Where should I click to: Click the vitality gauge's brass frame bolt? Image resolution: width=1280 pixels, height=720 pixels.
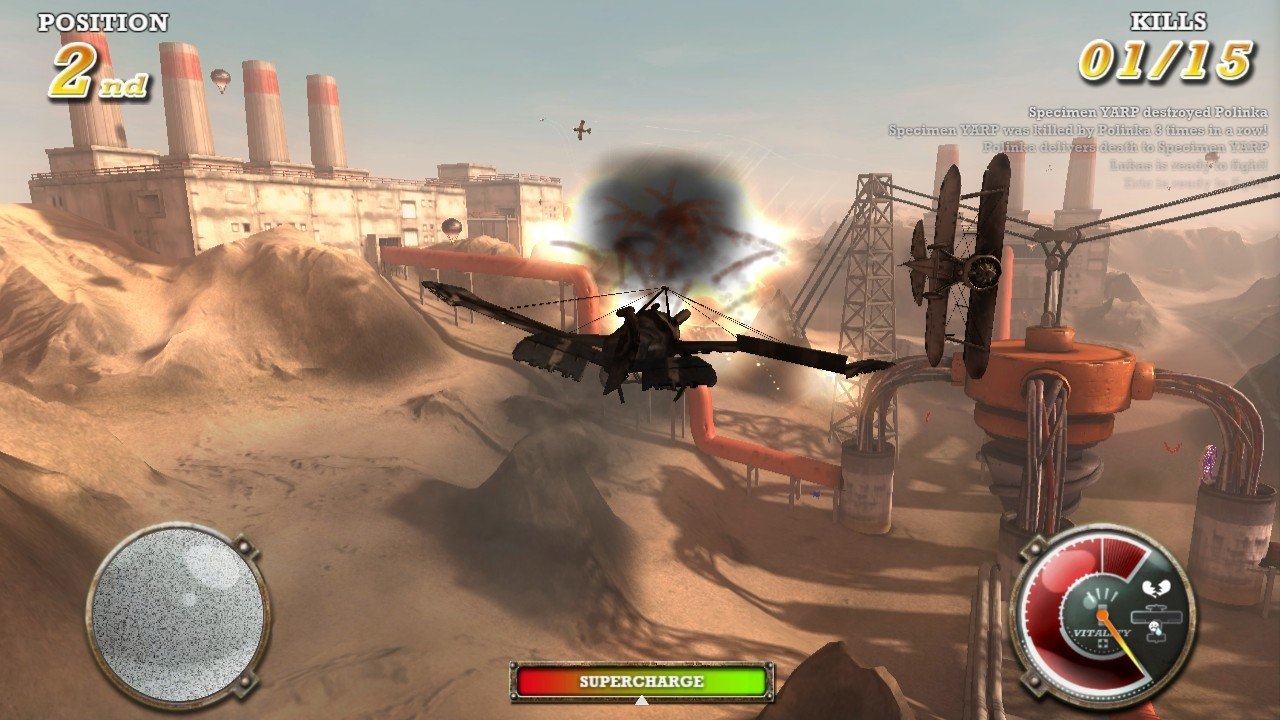click(1035, 548)
